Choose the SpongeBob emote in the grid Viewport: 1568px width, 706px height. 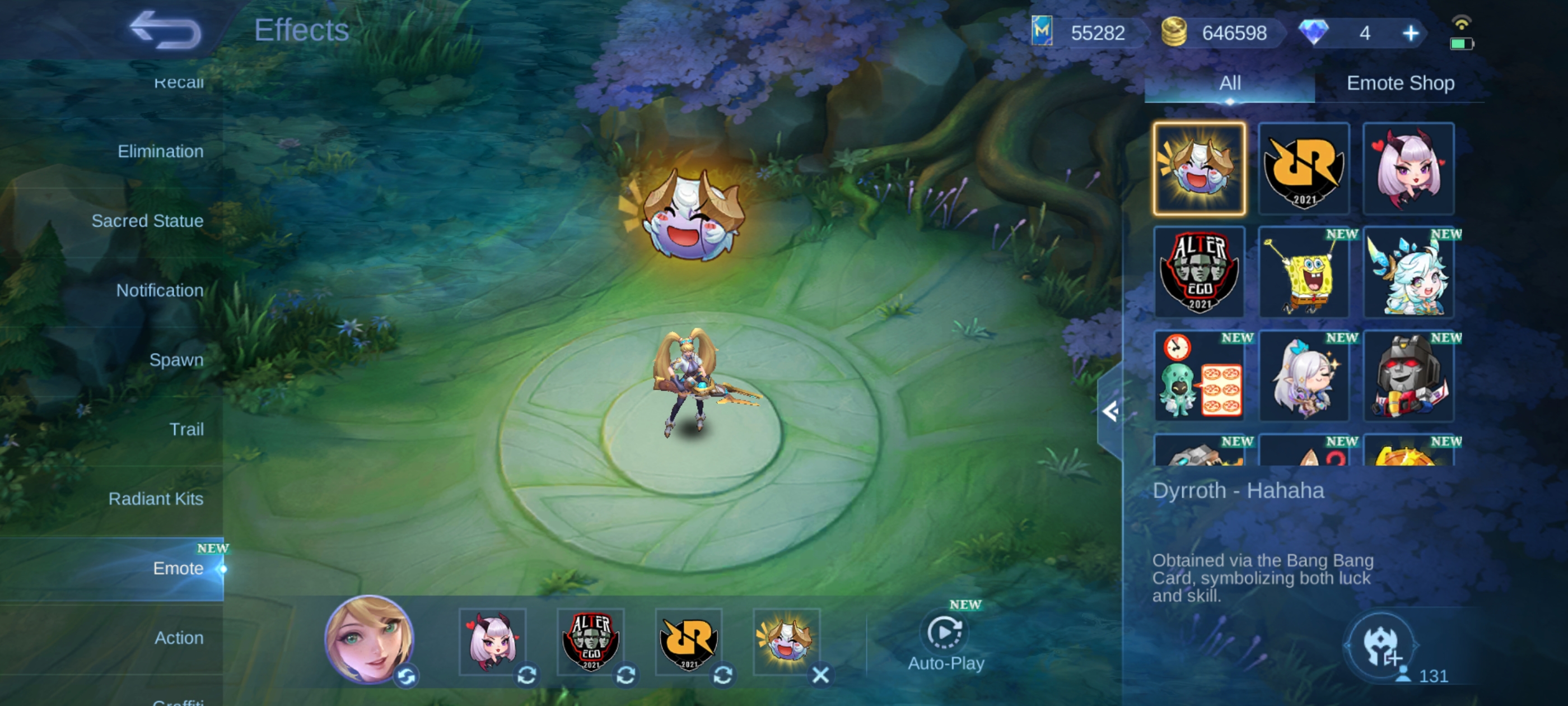(1303, 272)
